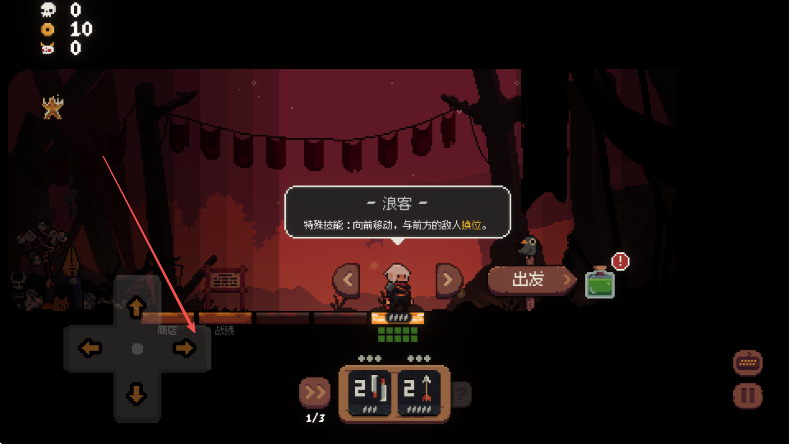Select the crowned star icon
789x444 pixels.
[52, 107]
